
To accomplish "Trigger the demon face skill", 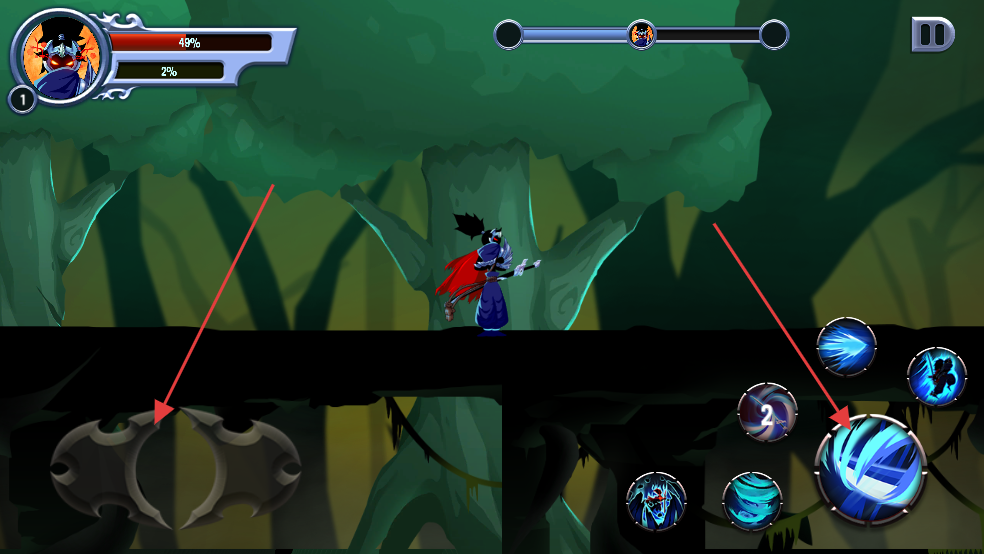I will [656, 501].
